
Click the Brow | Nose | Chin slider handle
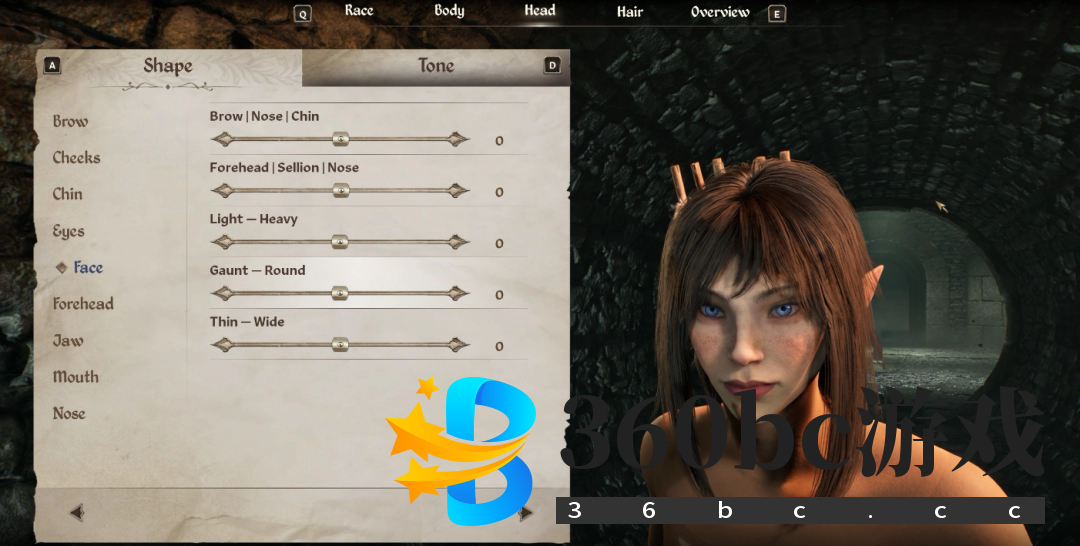(x=340, y=139)
